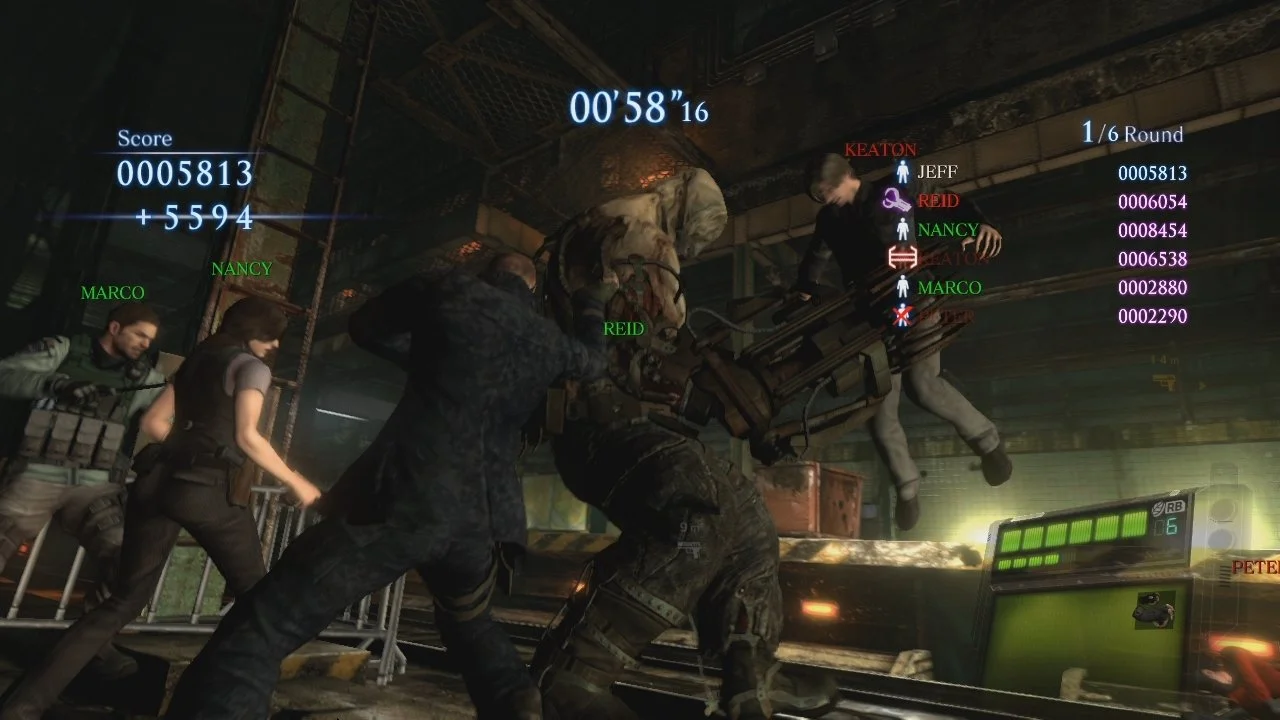Select NANCY's white character icon in the roster

click(902, 228)
